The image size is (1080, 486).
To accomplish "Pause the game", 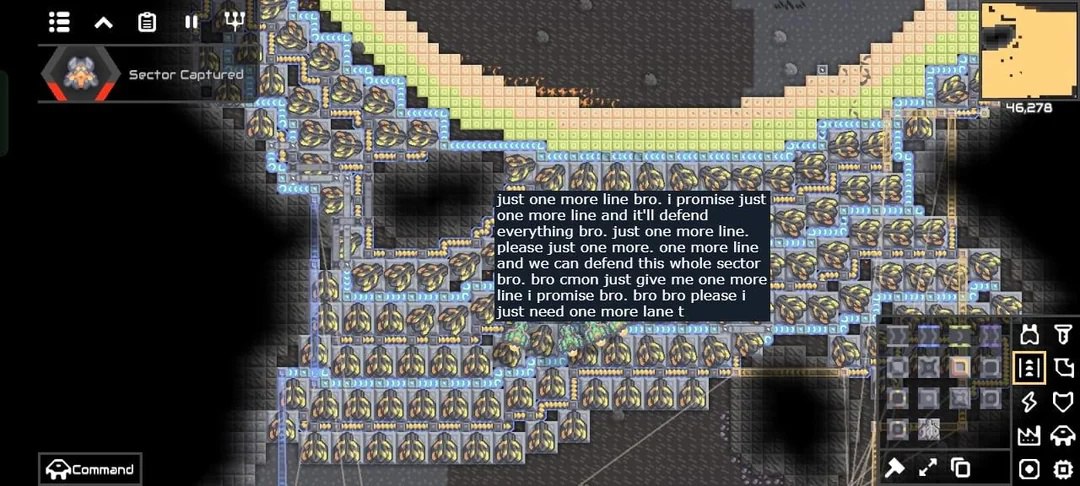I will tap(191, 21).
